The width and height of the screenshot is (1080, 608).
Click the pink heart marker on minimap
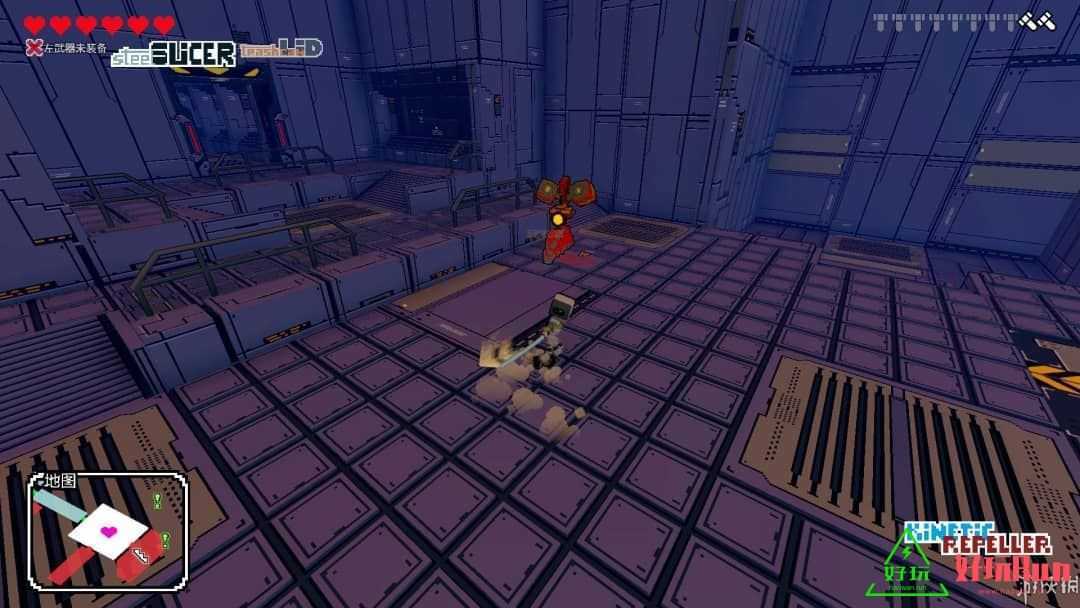pos(110,530)
